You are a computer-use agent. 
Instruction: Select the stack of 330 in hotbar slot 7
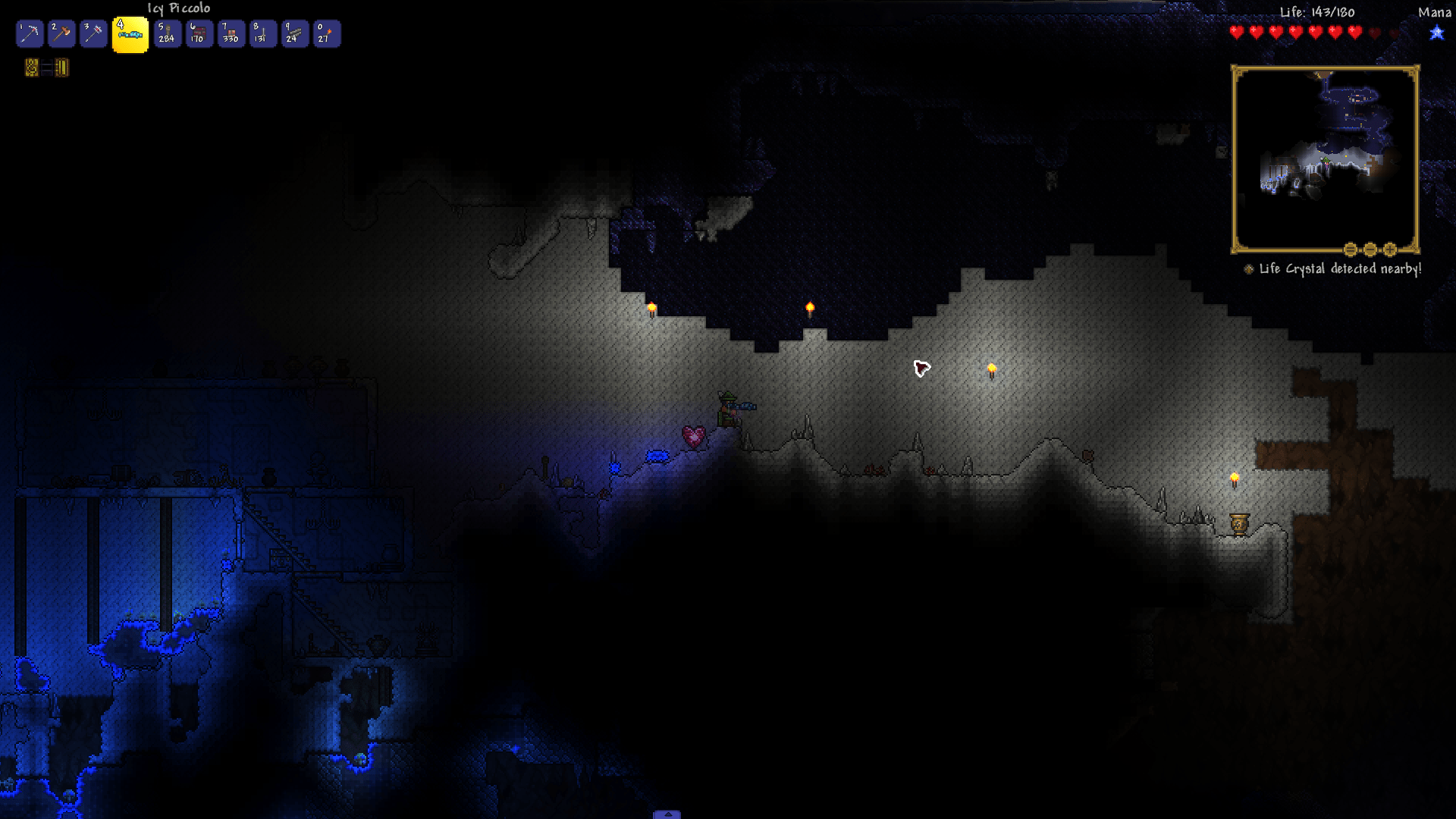231,34
